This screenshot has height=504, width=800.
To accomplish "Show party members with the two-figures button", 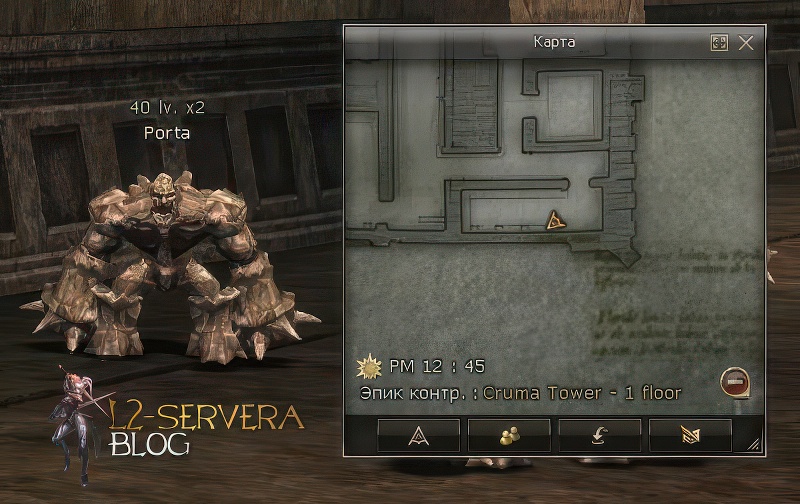I will (509, 435).
